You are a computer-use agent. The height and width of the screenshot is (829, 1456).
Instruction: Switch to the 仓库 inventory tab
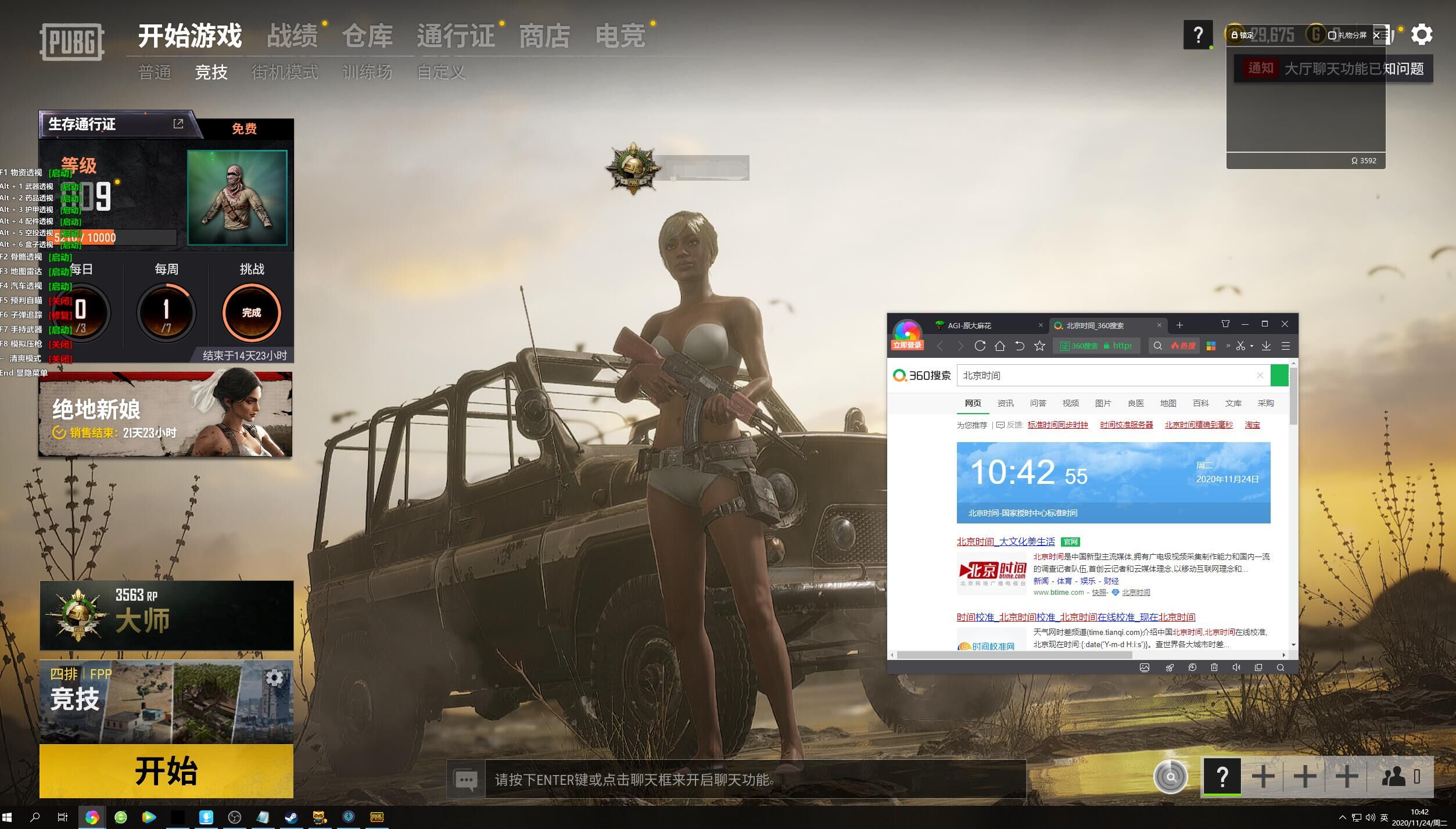(367, 36)
